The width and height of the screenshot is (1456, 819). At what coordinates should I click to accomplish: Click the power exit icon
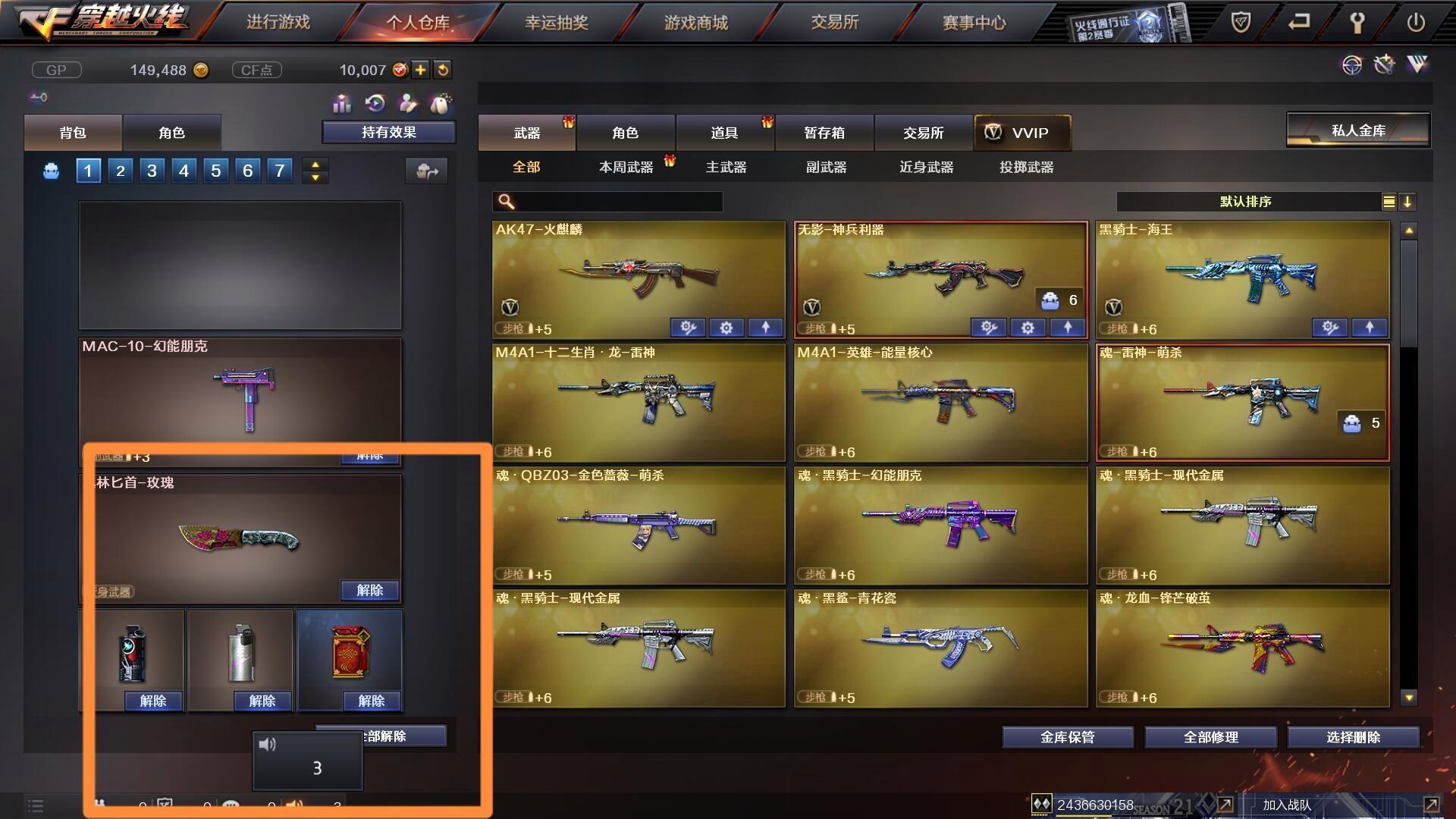click(x=1416, y=20)
